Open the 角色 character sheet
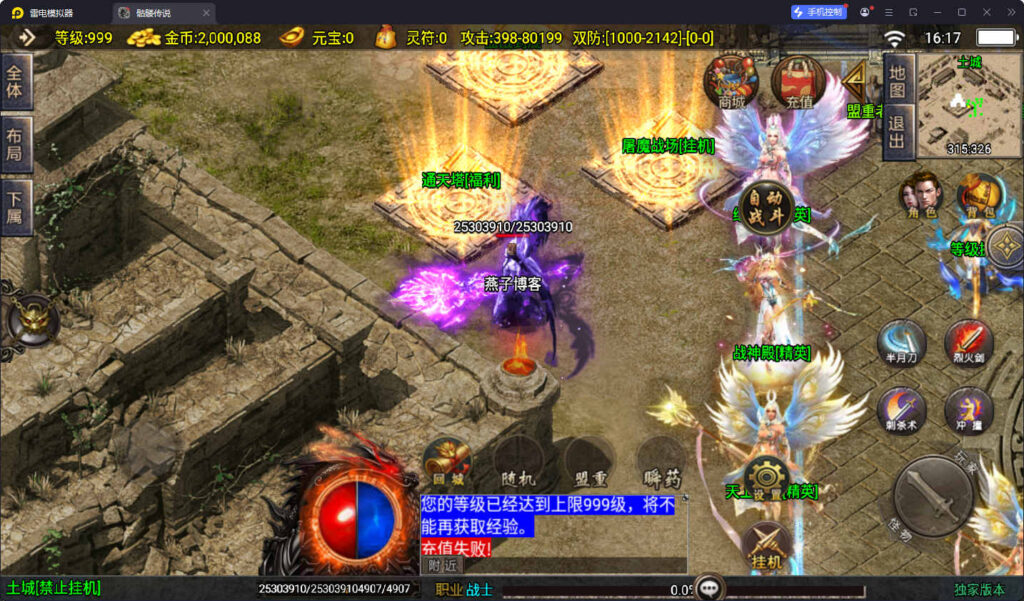The width and height of the screenshot is (1024, 601). [922, 194]
